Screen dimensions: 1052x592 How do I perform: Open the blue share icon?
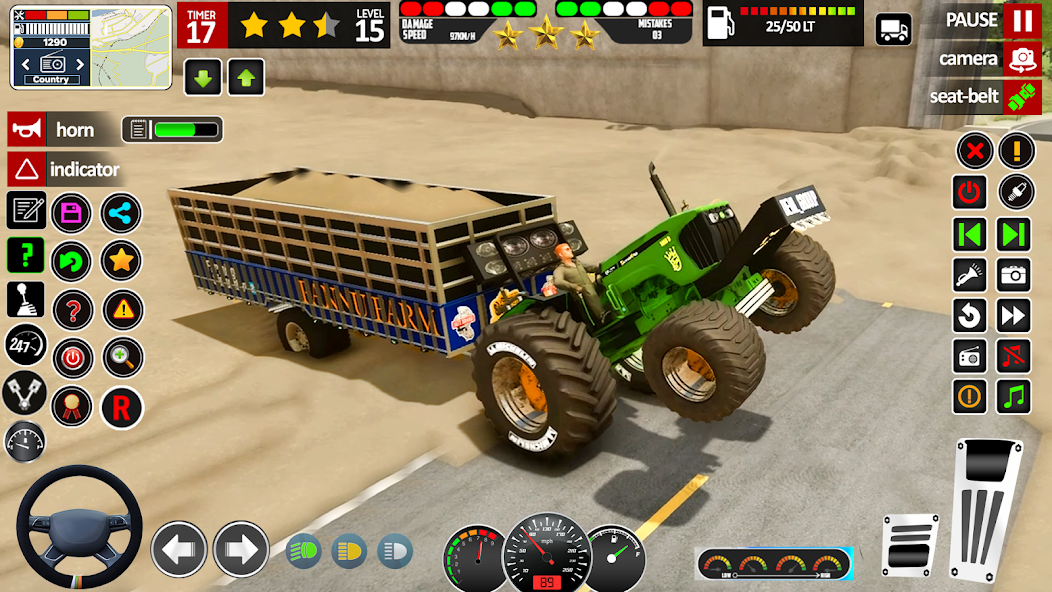[x=121, y=212]
